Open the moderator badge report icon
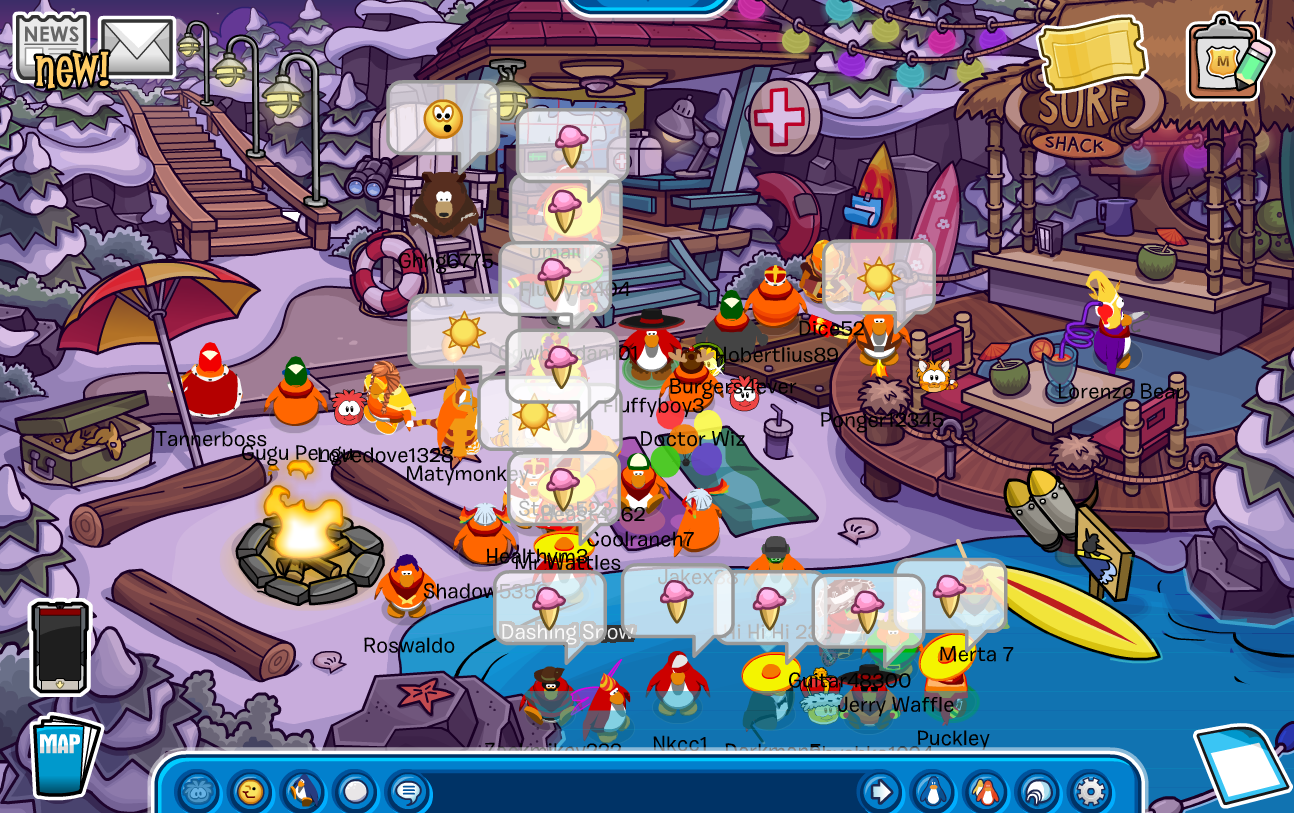Viewport: 1294px width, 813px height. (1229, 57)
